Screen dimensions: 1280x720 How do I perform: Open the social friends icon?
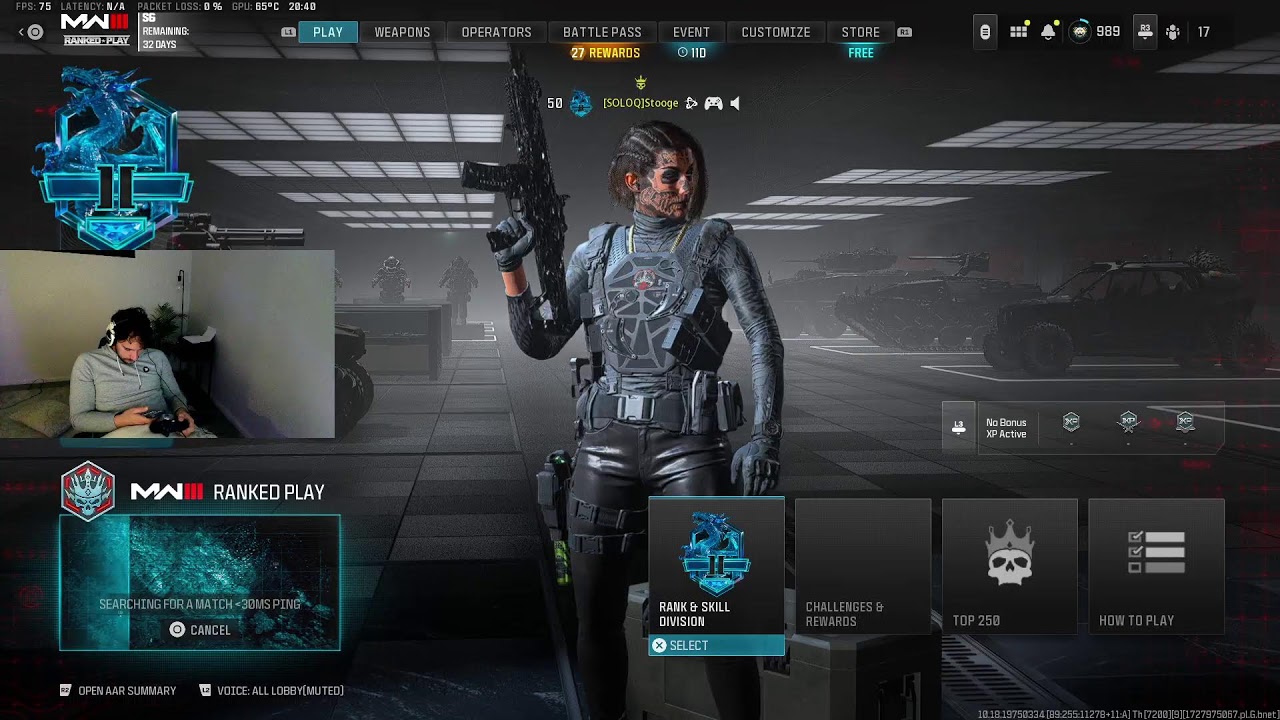click(x=1173, y=32)
